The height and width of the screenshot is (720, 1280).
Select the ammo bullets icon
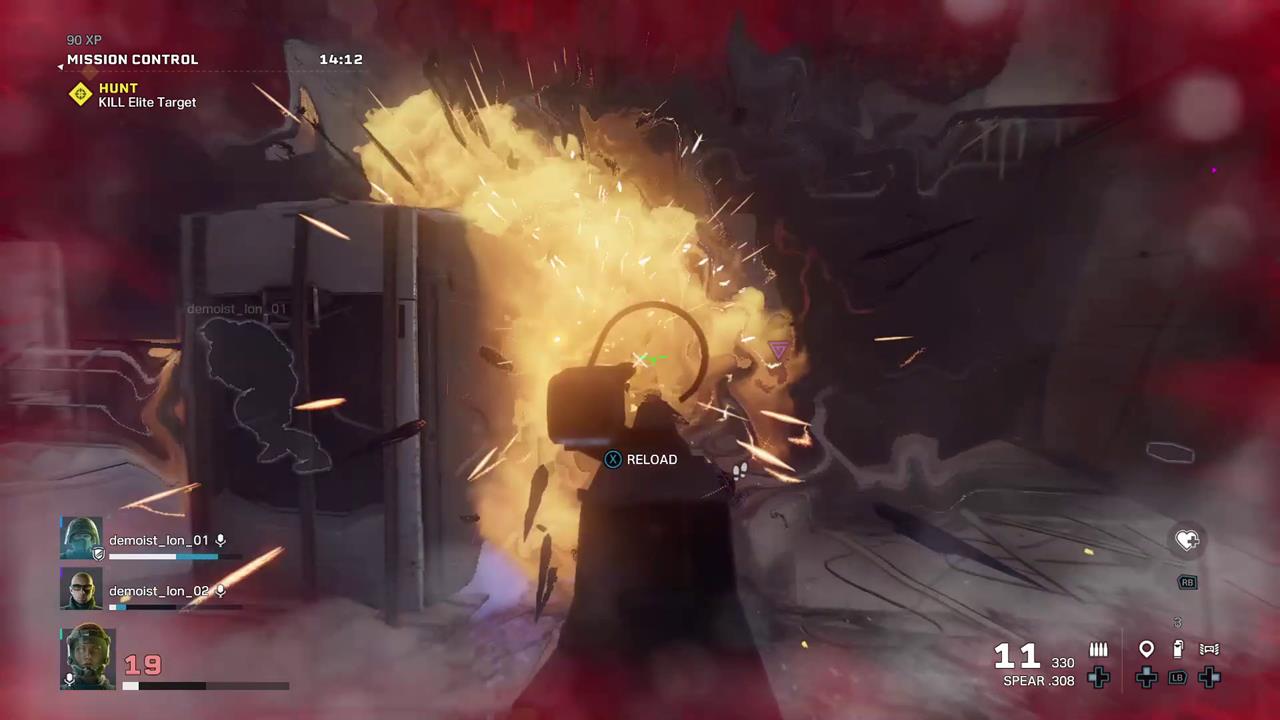(1098, 650)
